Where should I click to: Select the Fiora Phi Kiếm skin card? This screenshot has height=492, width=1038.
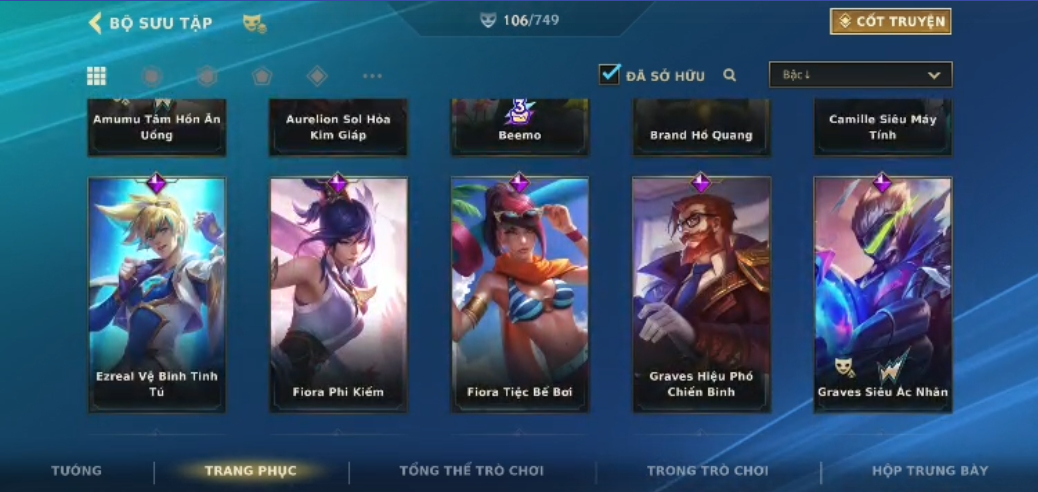pyautogui.click(x=338, y=295)
